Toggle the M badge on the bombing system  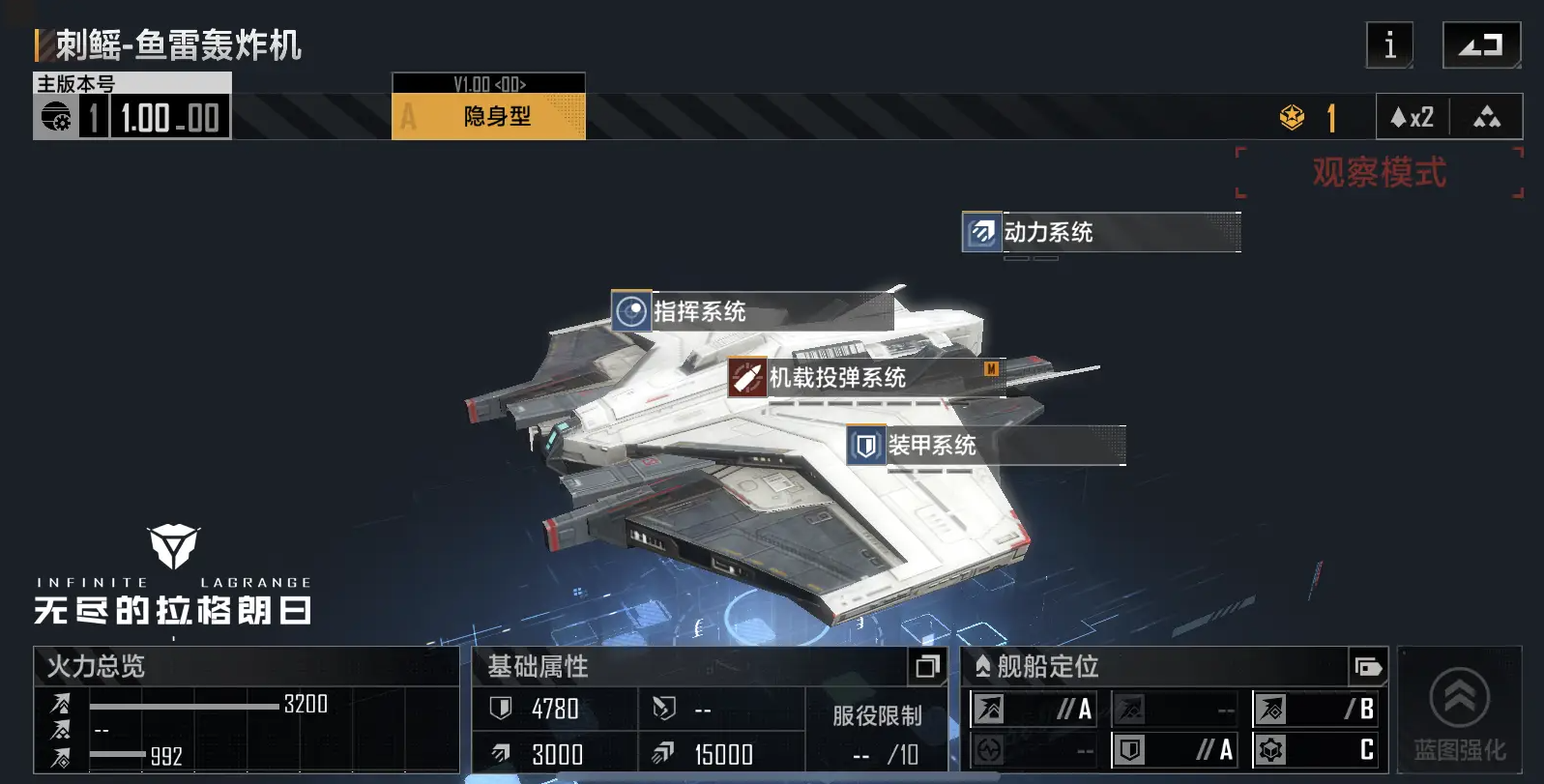[992, 368]
